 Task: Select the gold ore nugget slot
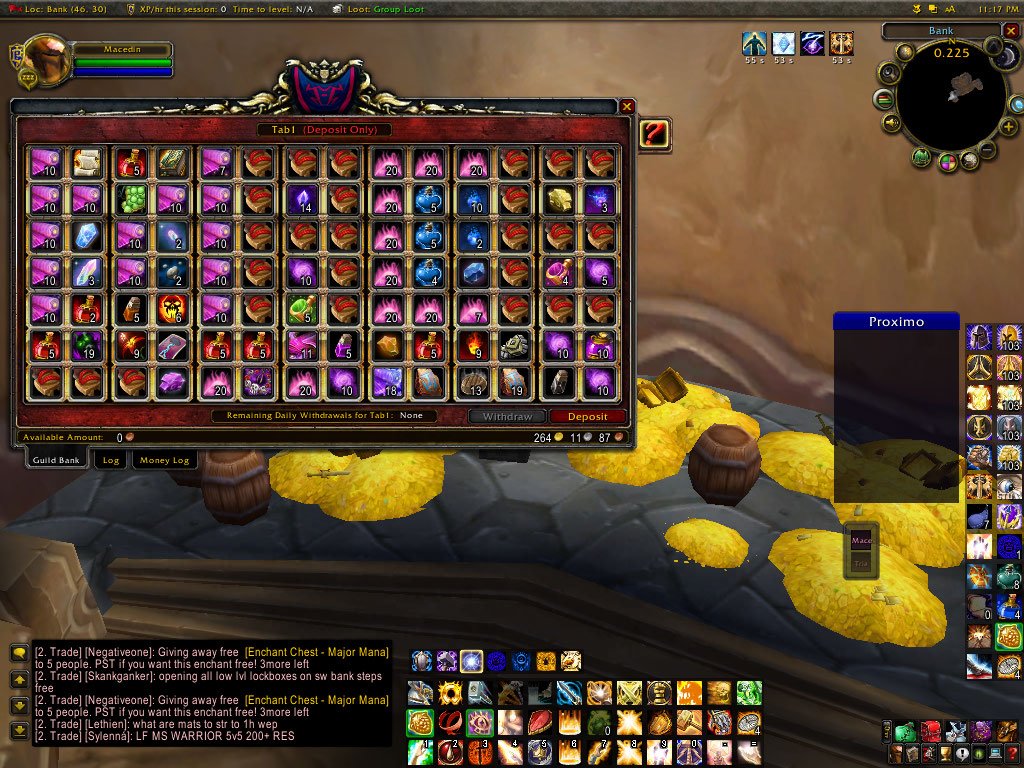click(558, 200)
